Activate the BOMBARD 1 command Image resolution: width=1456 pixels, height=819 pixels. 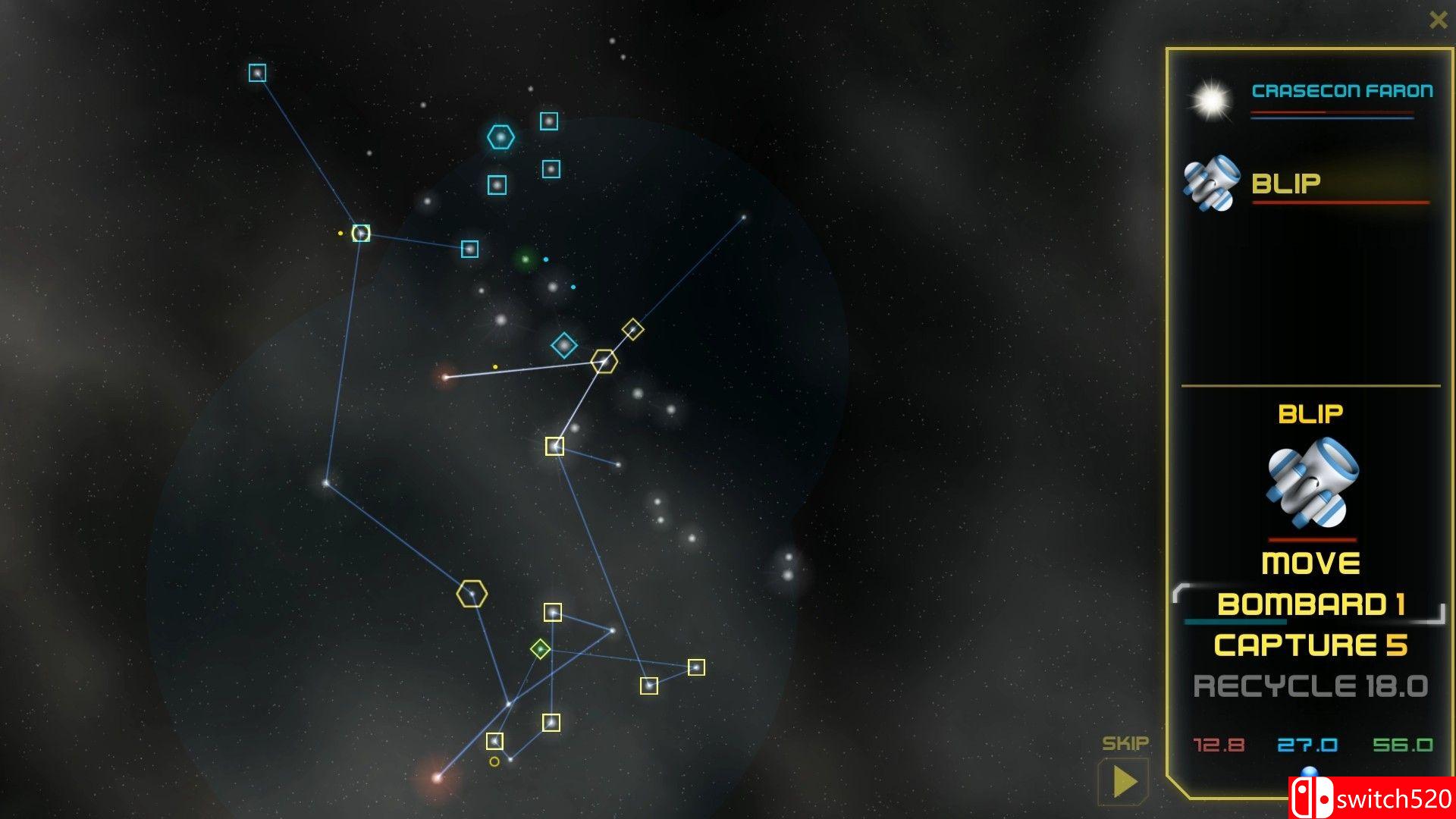point(1311,603)
